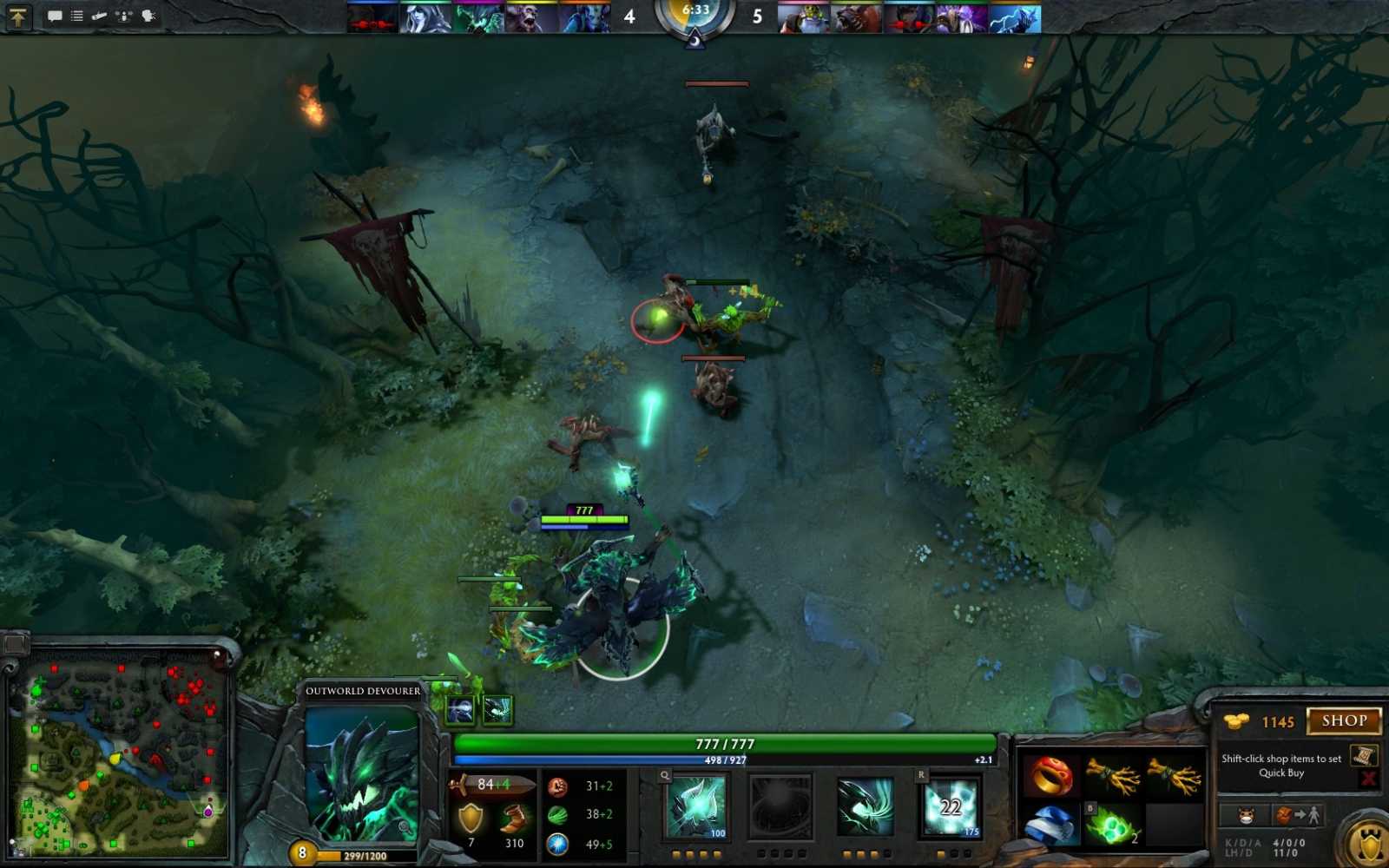Click the gold coins icon beside 1145
This screenshot has height=868, width=1389.
click(x=1236, y=720)
